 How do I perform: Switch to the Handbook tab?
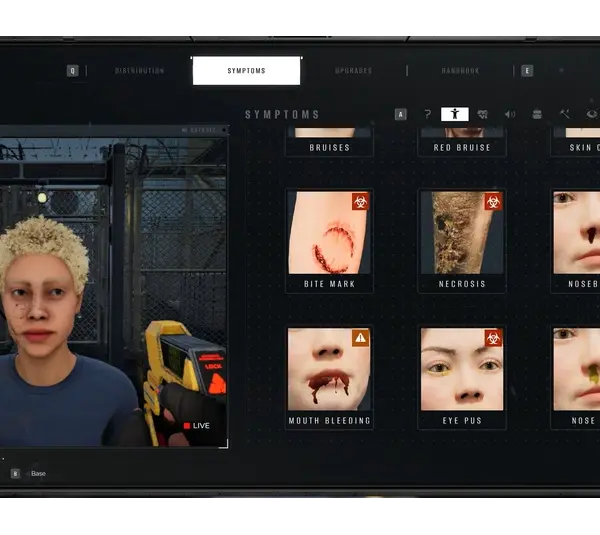pyautogui.click(x=460, y=71)
